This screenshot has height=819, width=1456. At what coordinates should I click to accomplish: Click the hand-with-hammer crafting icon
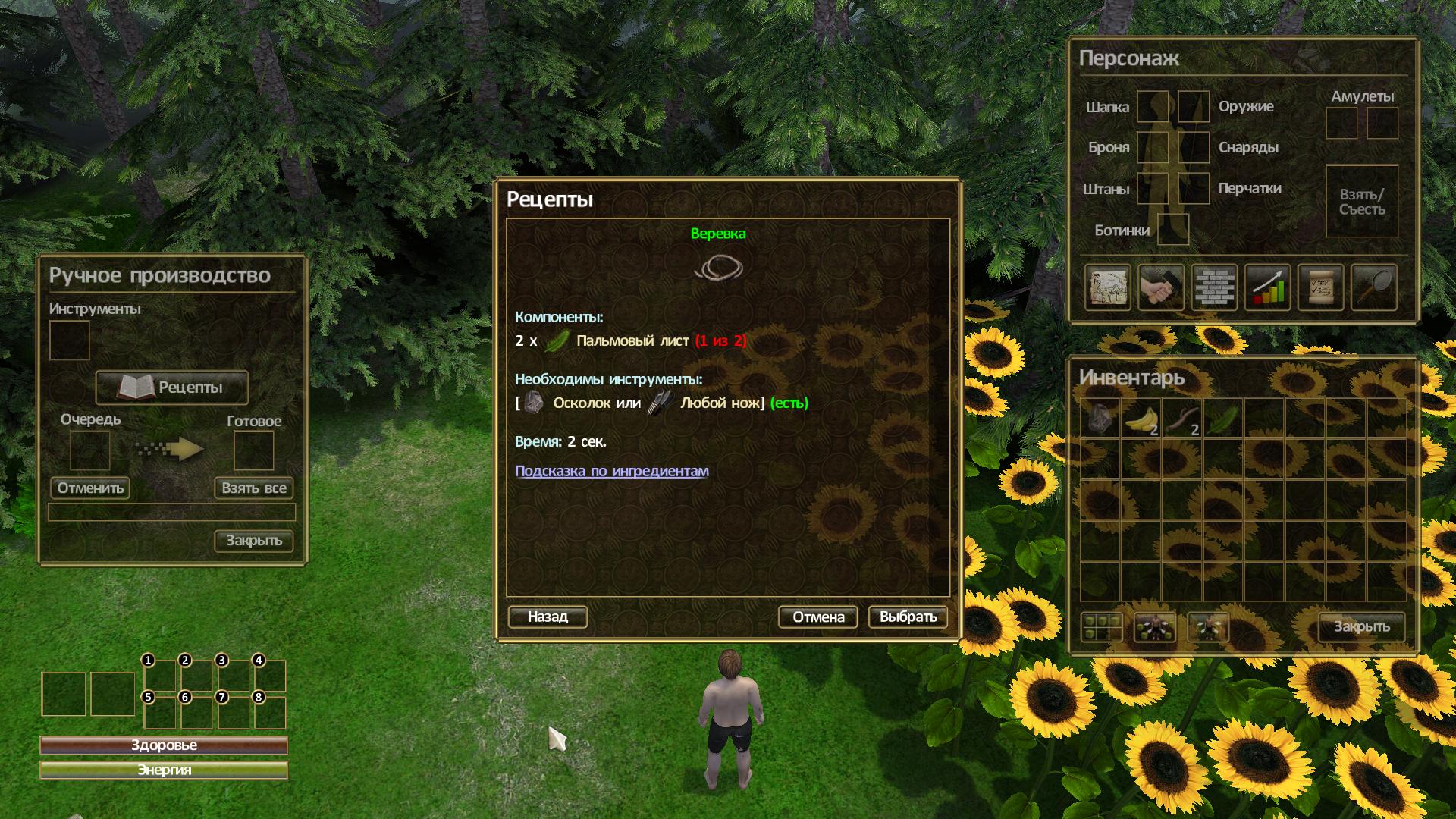pos(1160,287)
